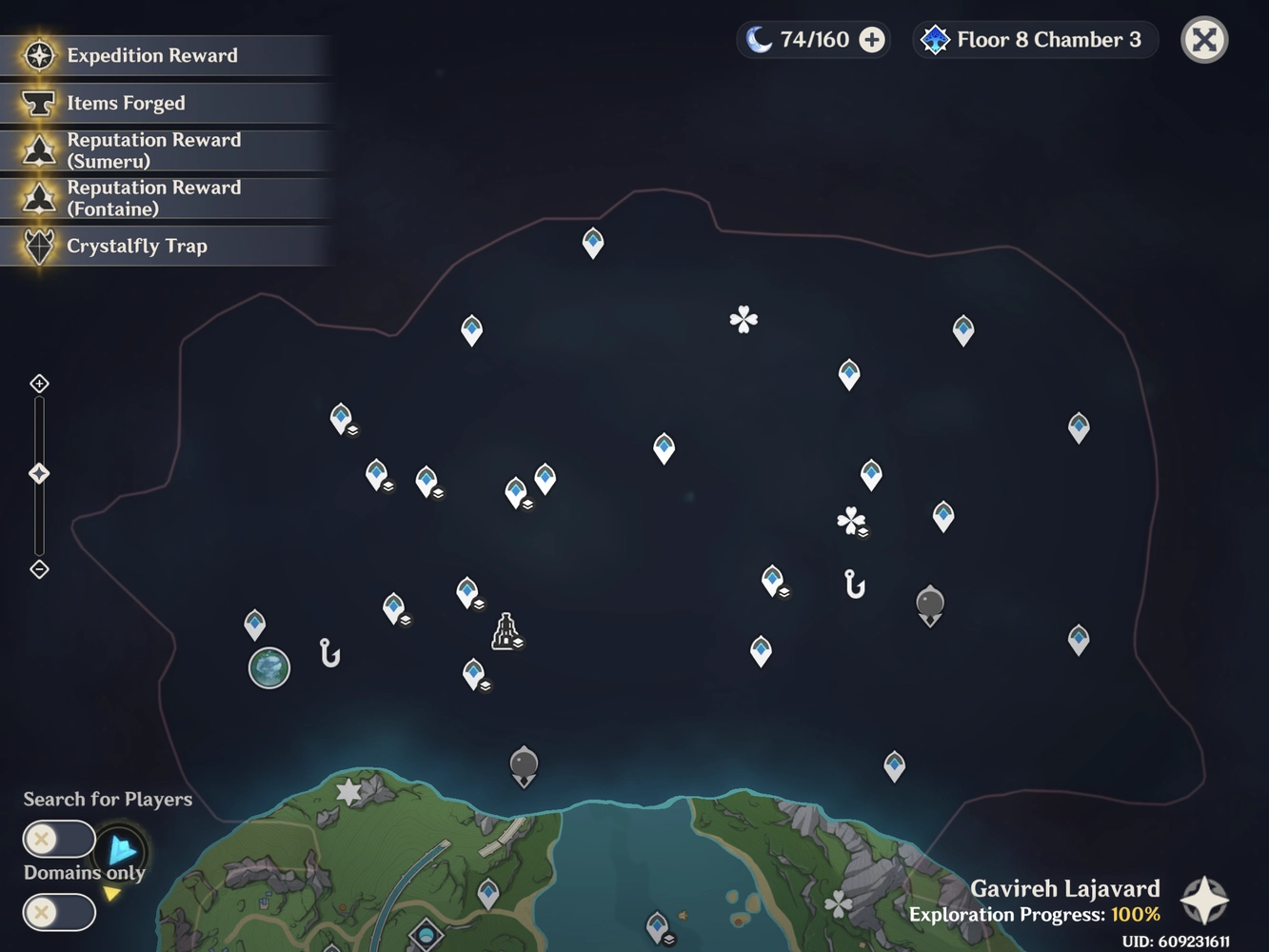Select the fishing hook marker on right side

tap(854, 584)
